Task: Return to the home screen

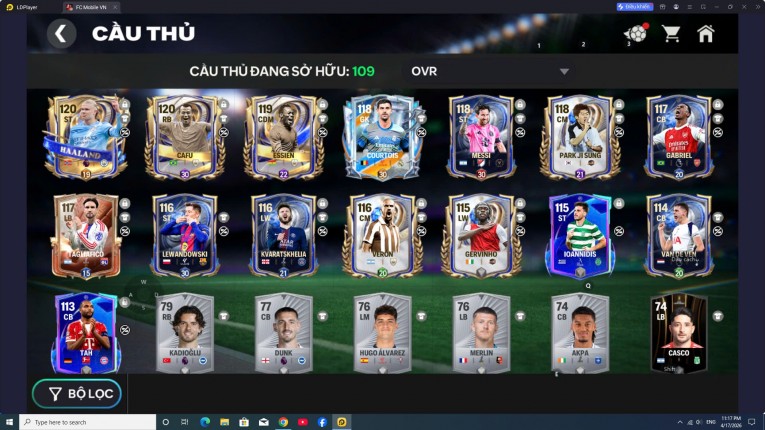Action: pyautogui.click(x=706, y=34)
